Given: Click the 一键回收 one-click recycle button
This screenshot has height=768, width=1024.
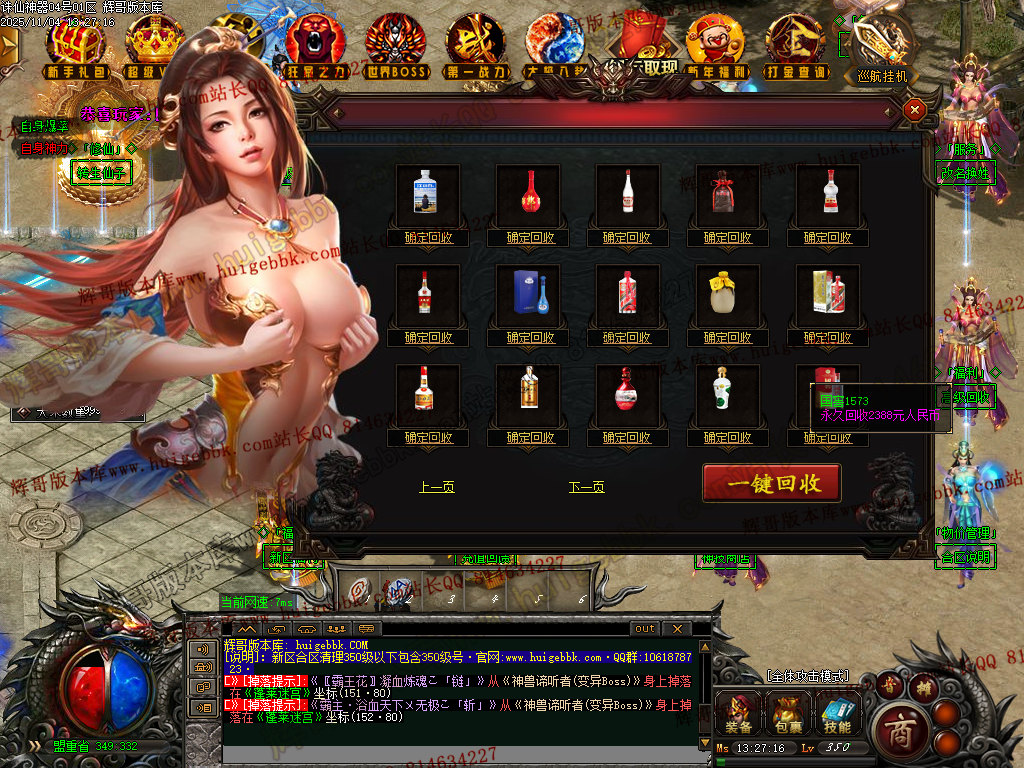Looking at the screenshot, I should (x=771, y=483).
